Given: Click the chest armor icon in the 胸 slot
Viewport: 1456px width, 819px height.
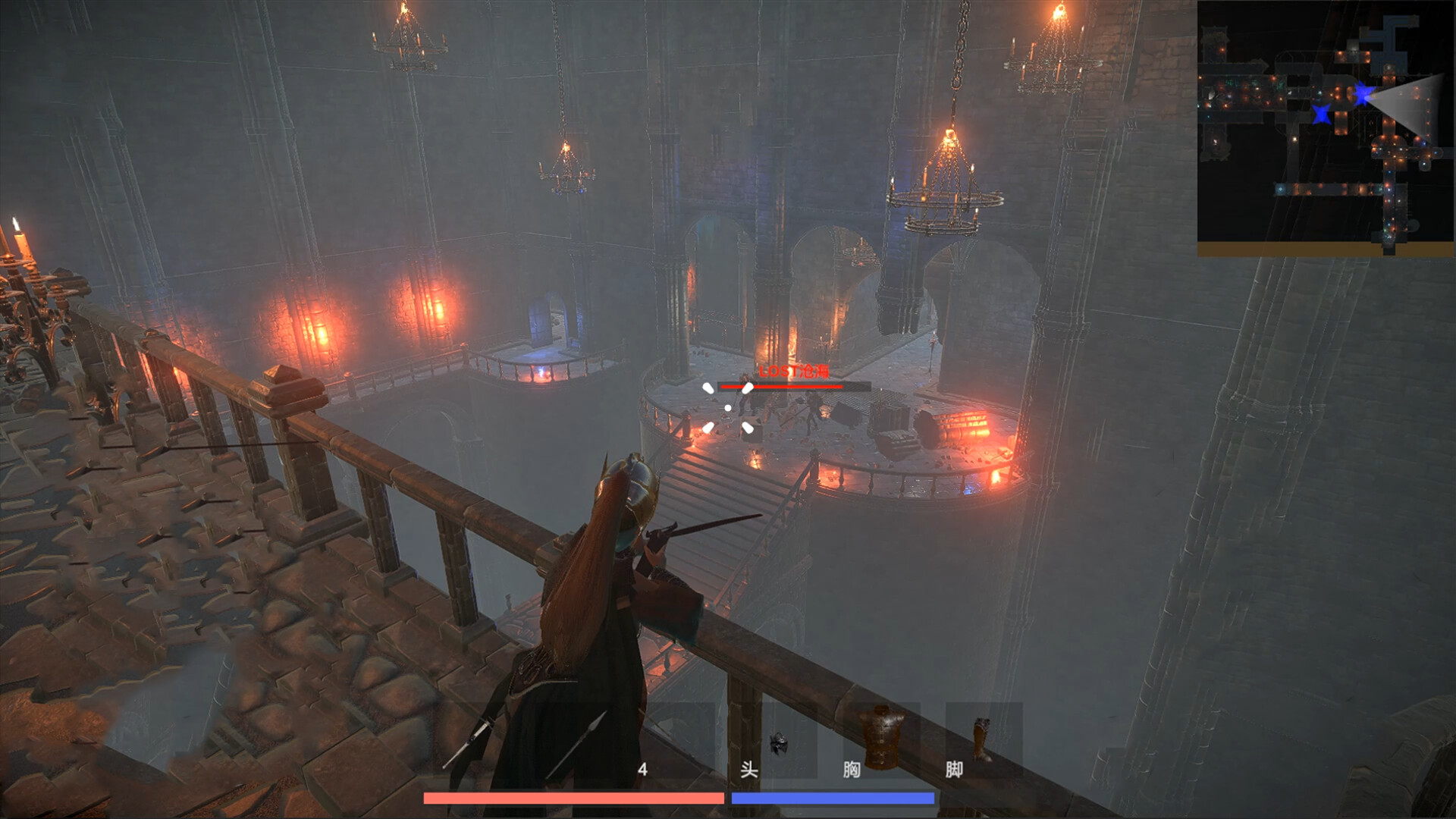Looking at the screenshot, I should 880,734.
